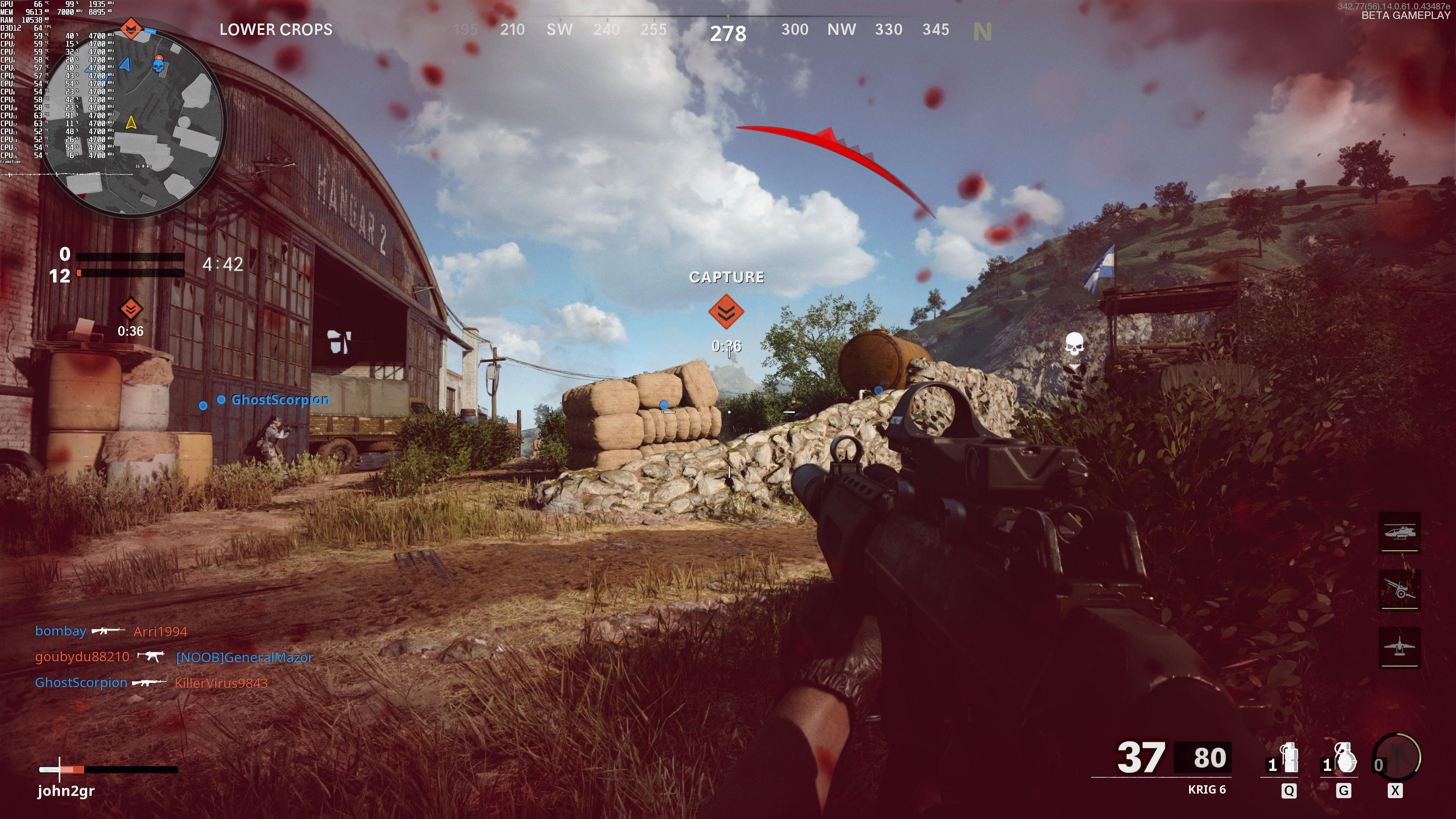The height and width of the screenshot is (819, 1456).
Task: Select the objective icon above the minimap
Action: pyautogui.click(x=131, y=28)
